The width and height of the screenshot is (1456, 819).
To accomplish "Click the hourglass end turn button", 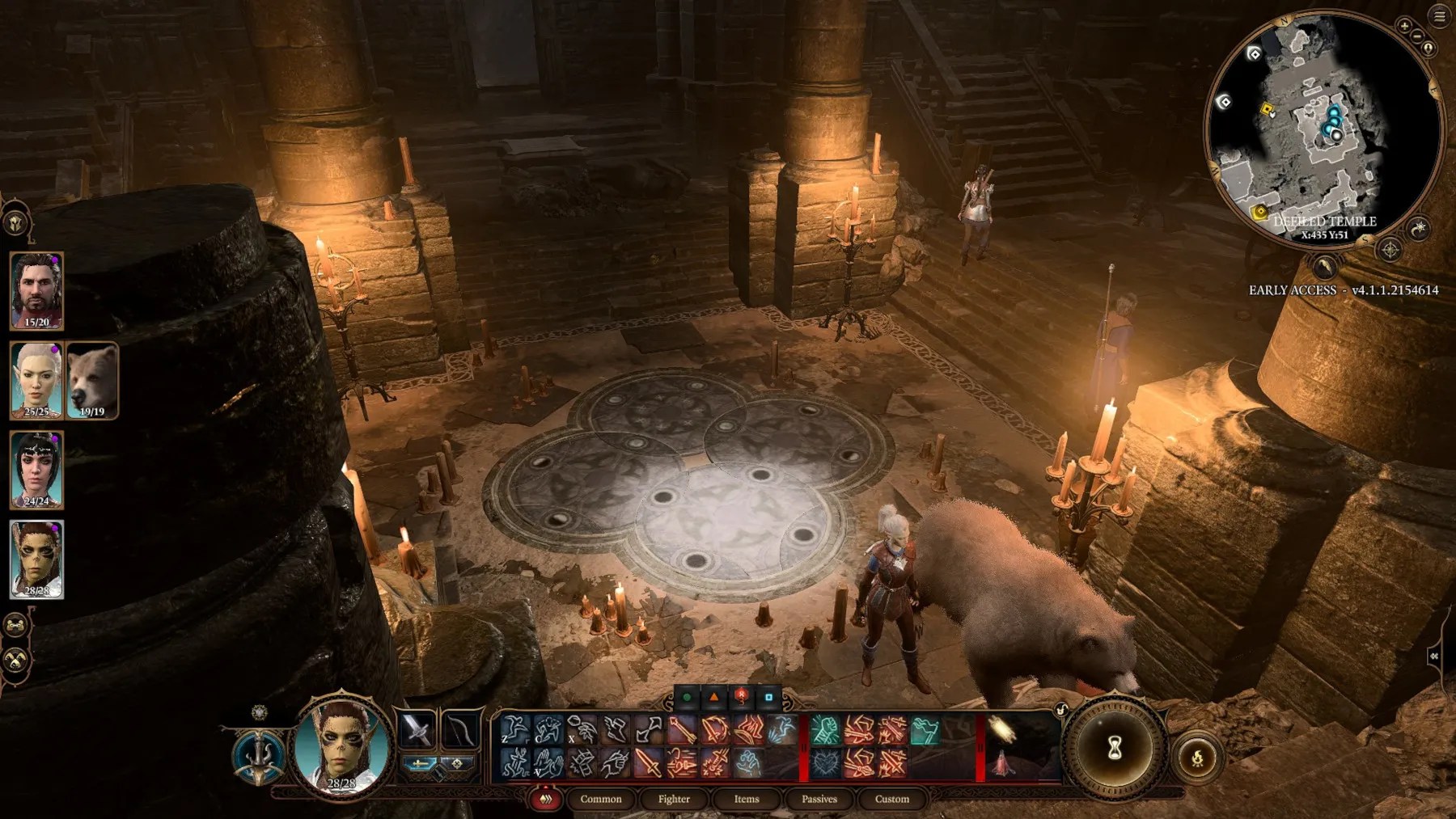I will pos(1115,748).
